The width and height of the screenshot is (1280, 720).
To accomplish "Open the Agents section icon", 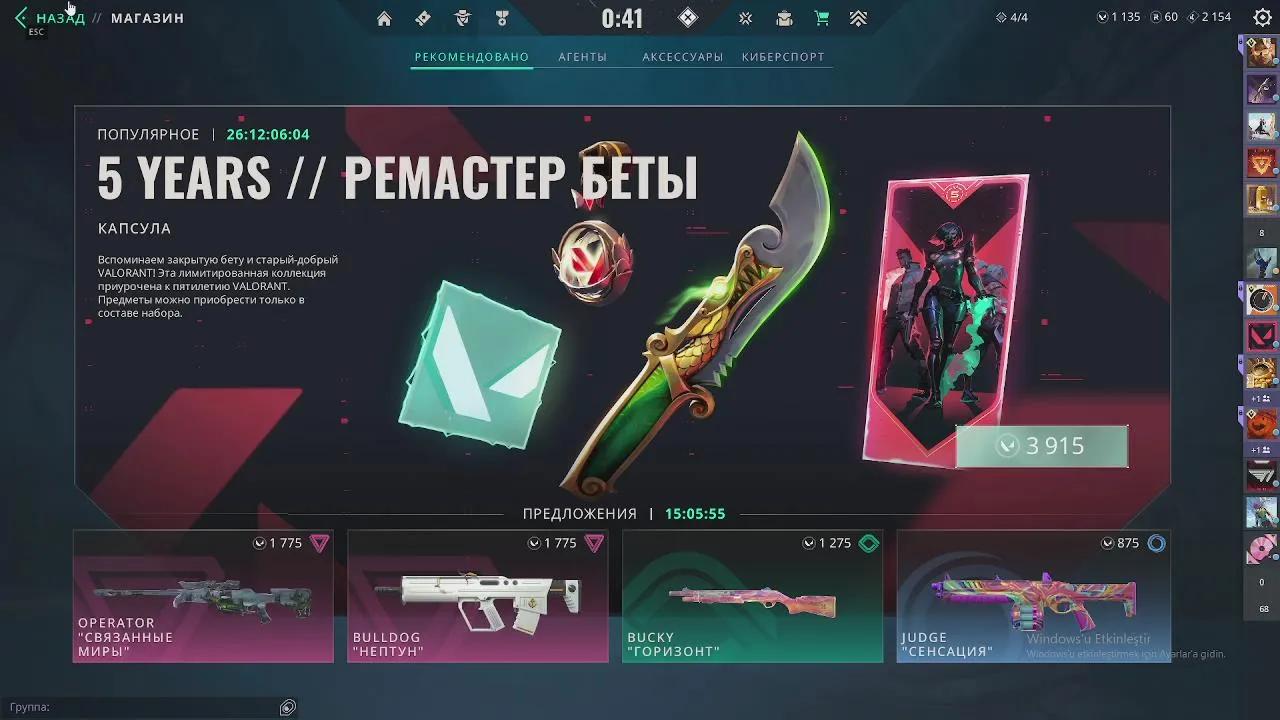I will click(x=461, y=18).
